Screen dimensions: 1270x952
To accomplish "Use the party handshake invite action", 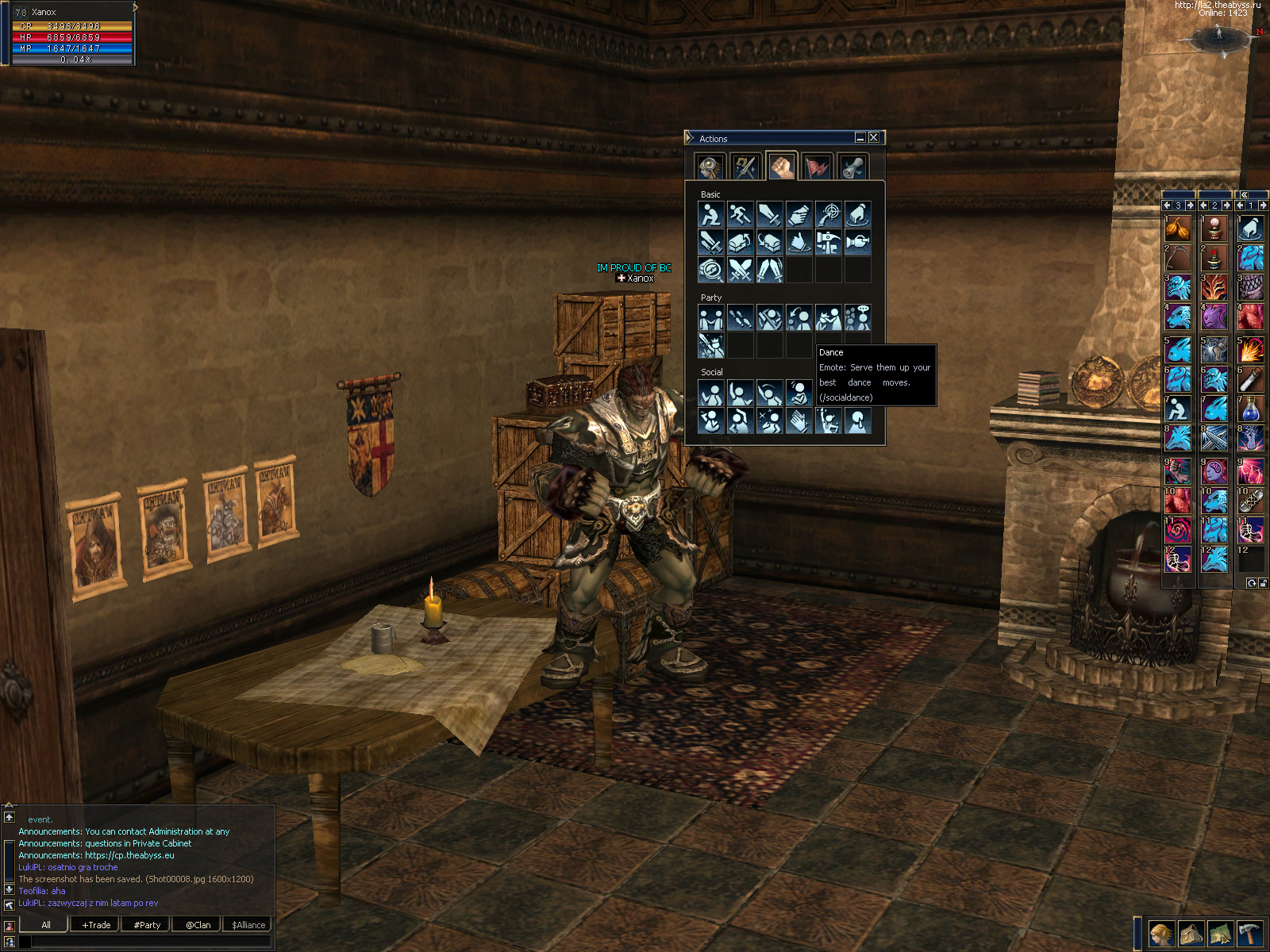I will click(710, 318).
